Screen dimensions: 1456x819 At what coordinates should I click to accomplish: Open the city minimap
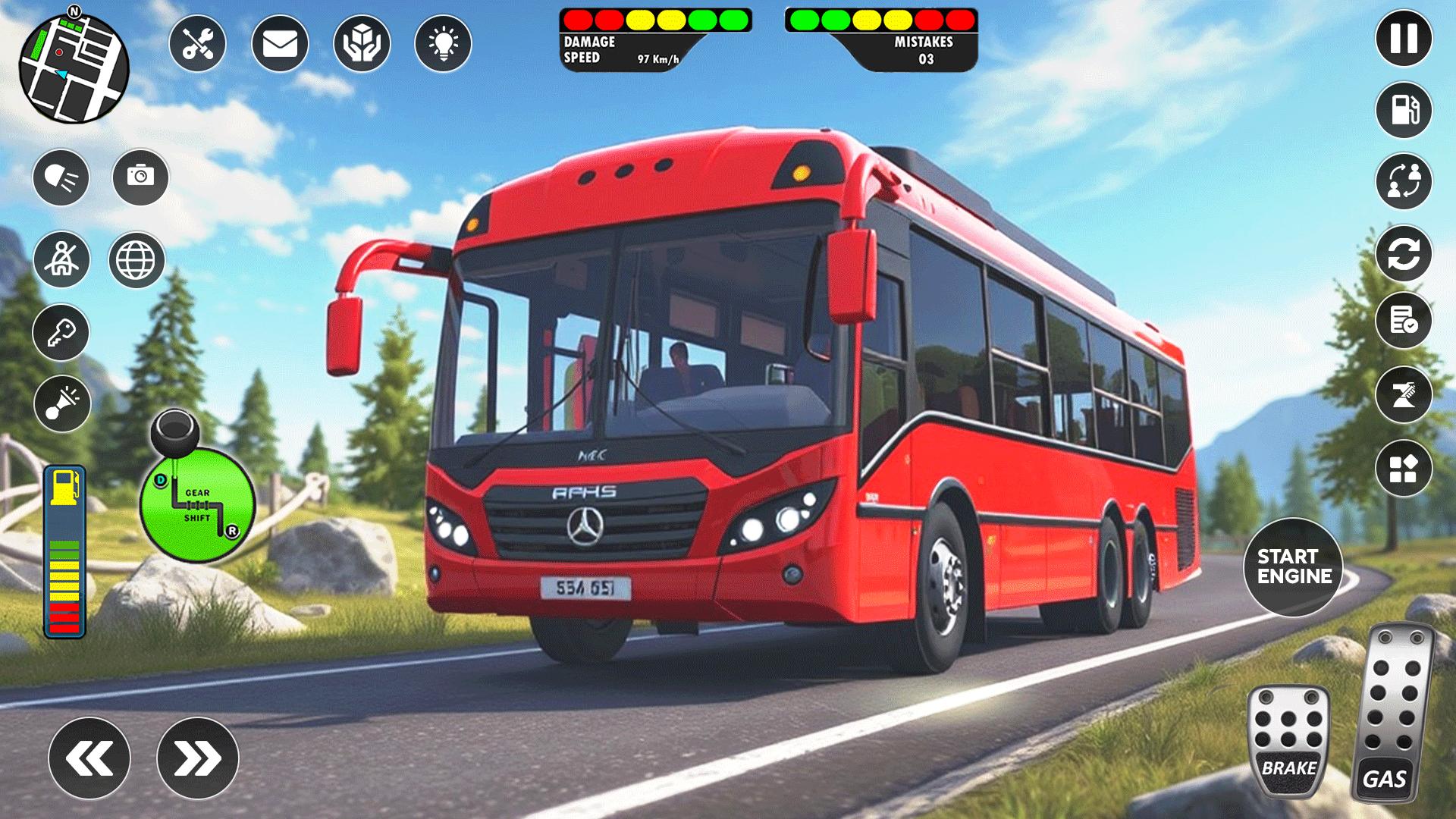pos(74,68)
